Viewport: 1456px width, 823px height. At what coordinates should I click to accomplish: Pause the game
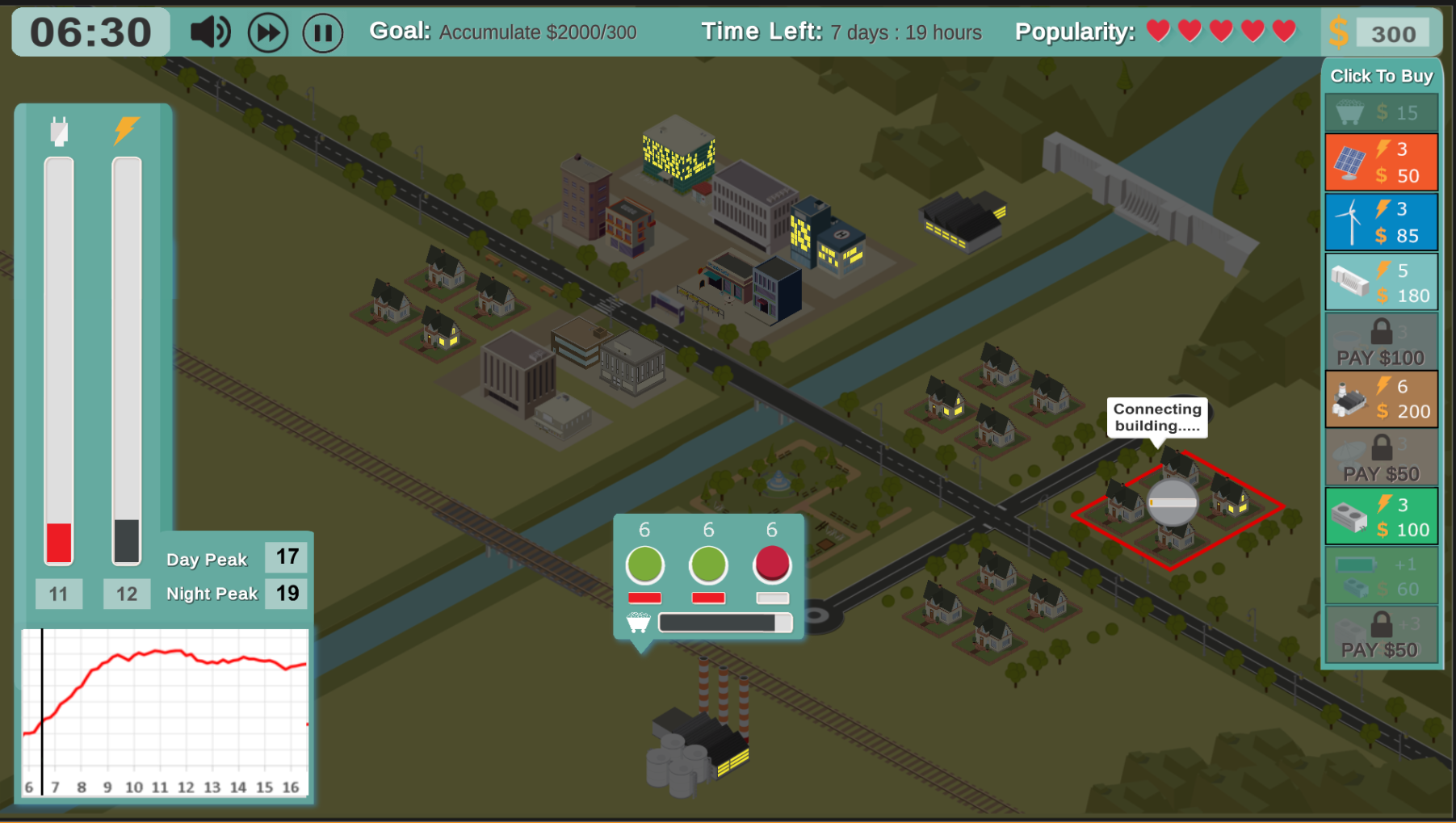pyautogui.click(x=322, y=32)
